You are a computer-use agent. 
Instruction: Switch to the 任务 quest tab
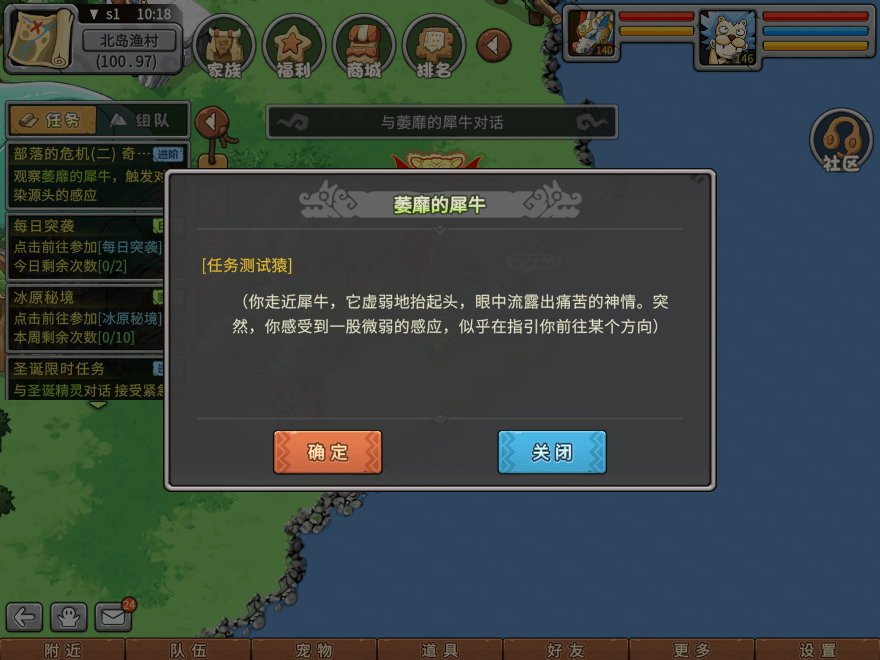tap(52, 120)
